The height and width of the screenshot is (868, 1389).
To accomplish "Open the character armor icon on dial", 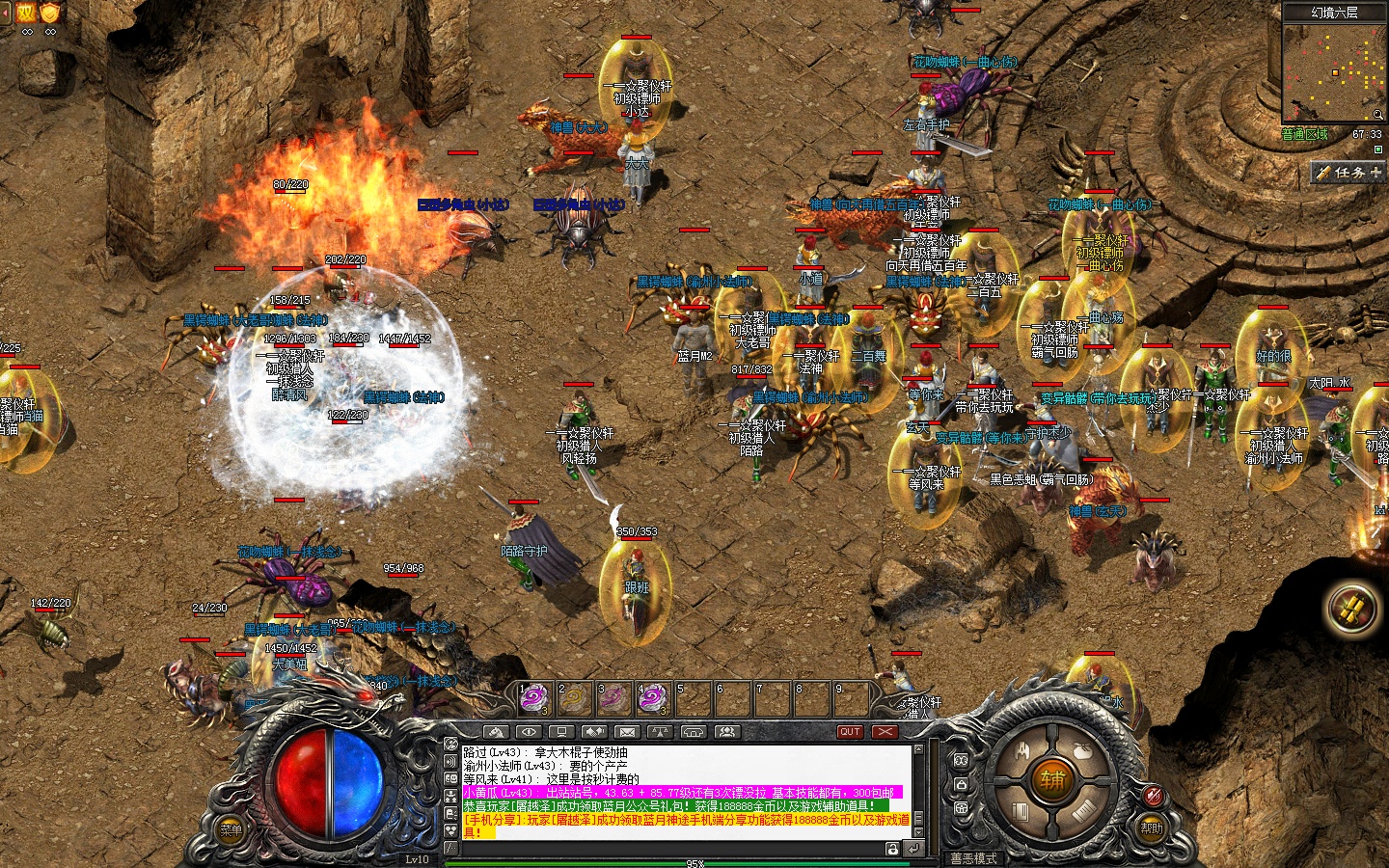I will (x=1021, y=750).
